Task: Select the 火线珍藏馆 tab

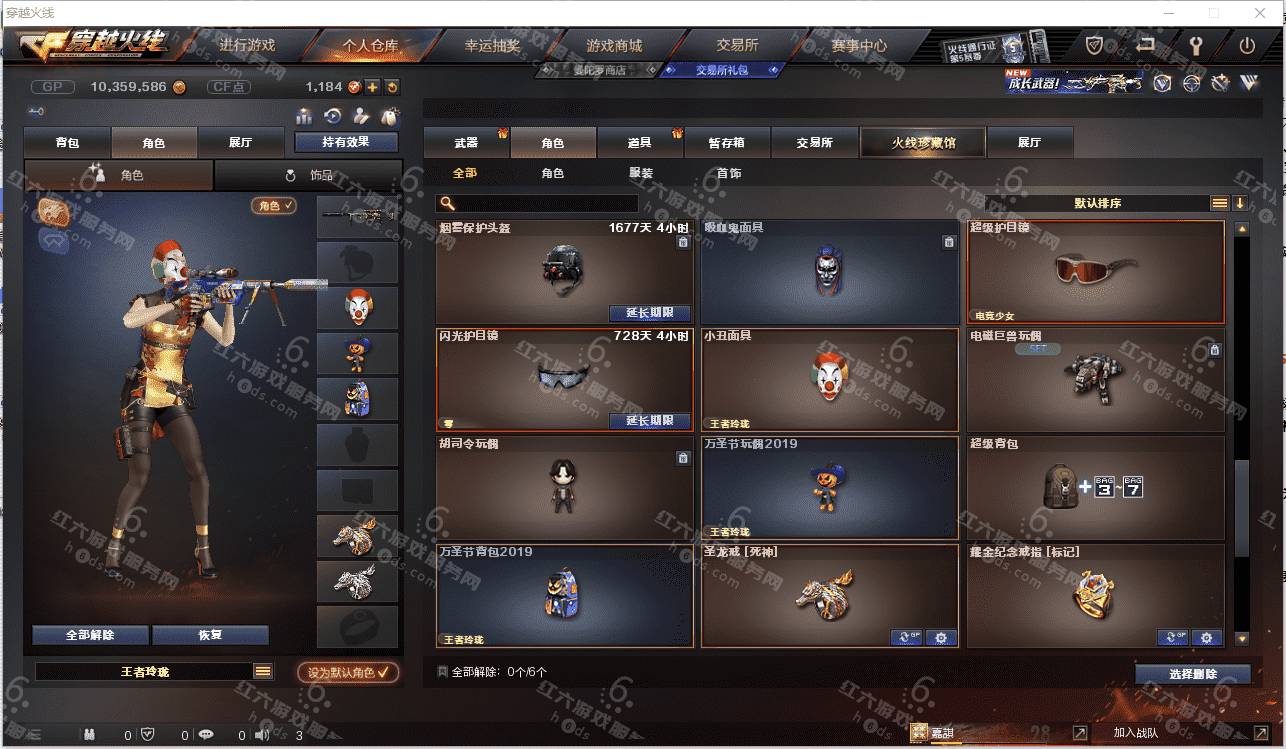Action: (923, 143)
